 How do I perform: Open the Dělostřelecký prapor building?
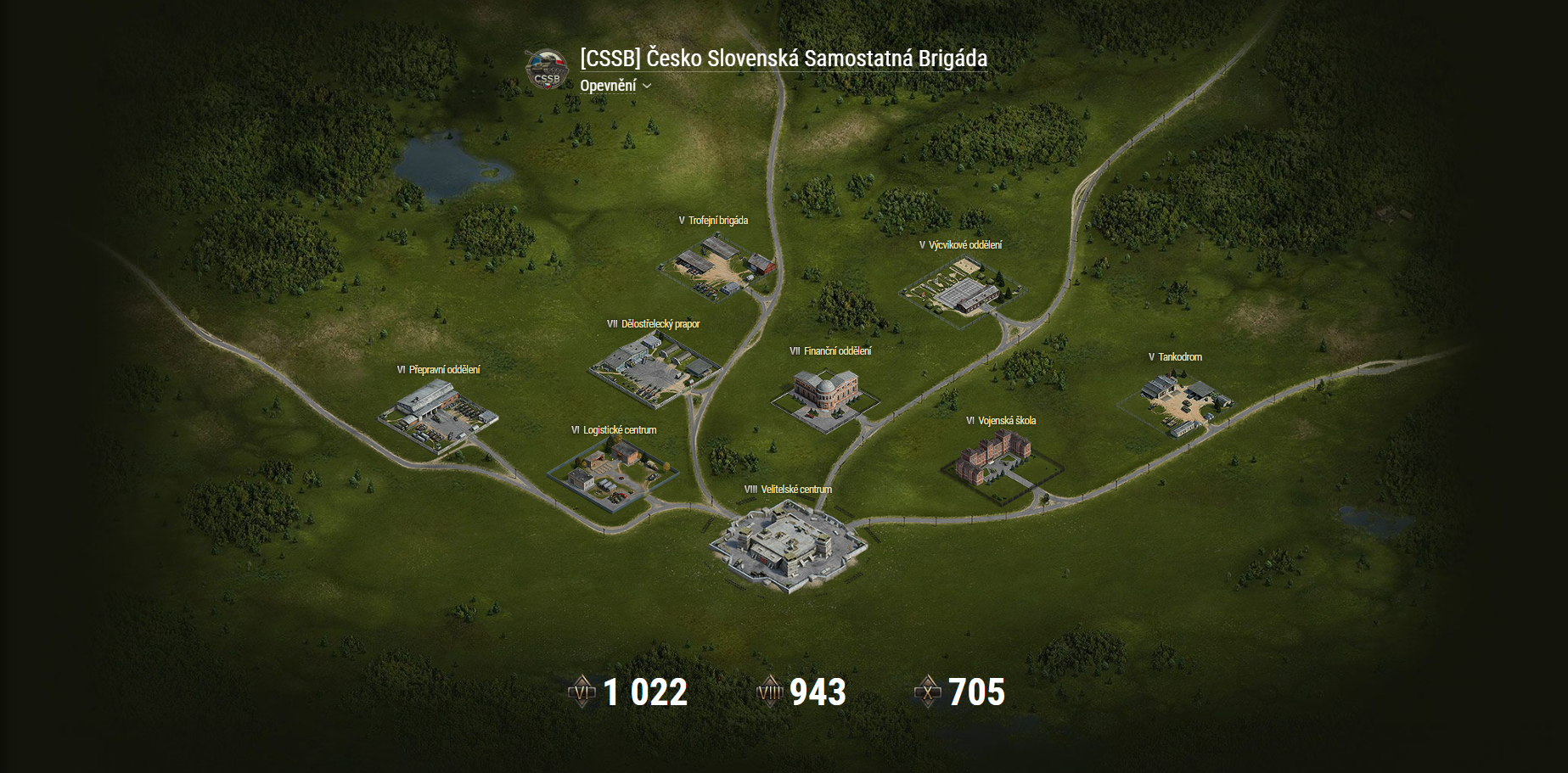[652, 367]
